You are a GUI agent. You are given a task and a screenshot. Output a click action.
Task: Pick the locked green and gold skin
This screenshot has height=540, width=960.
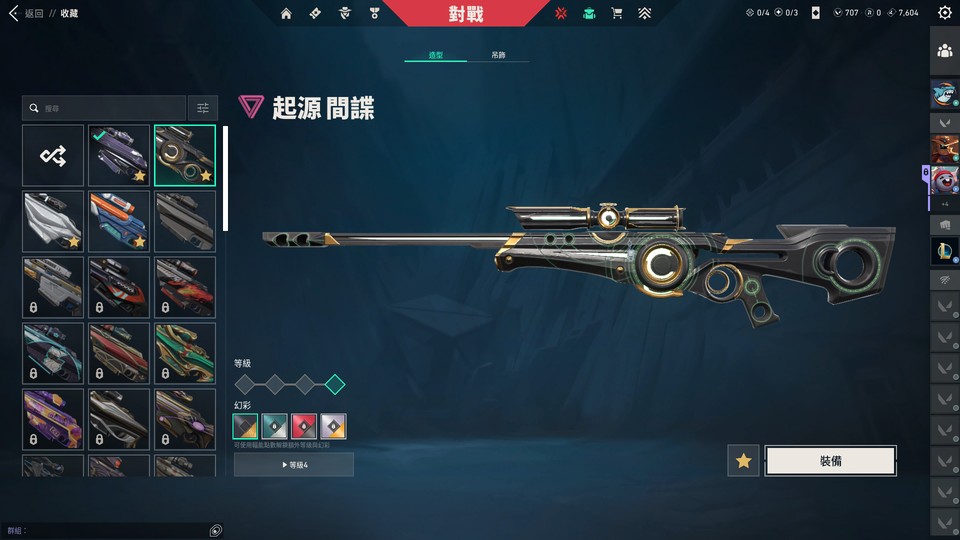[x=185, y=353]
